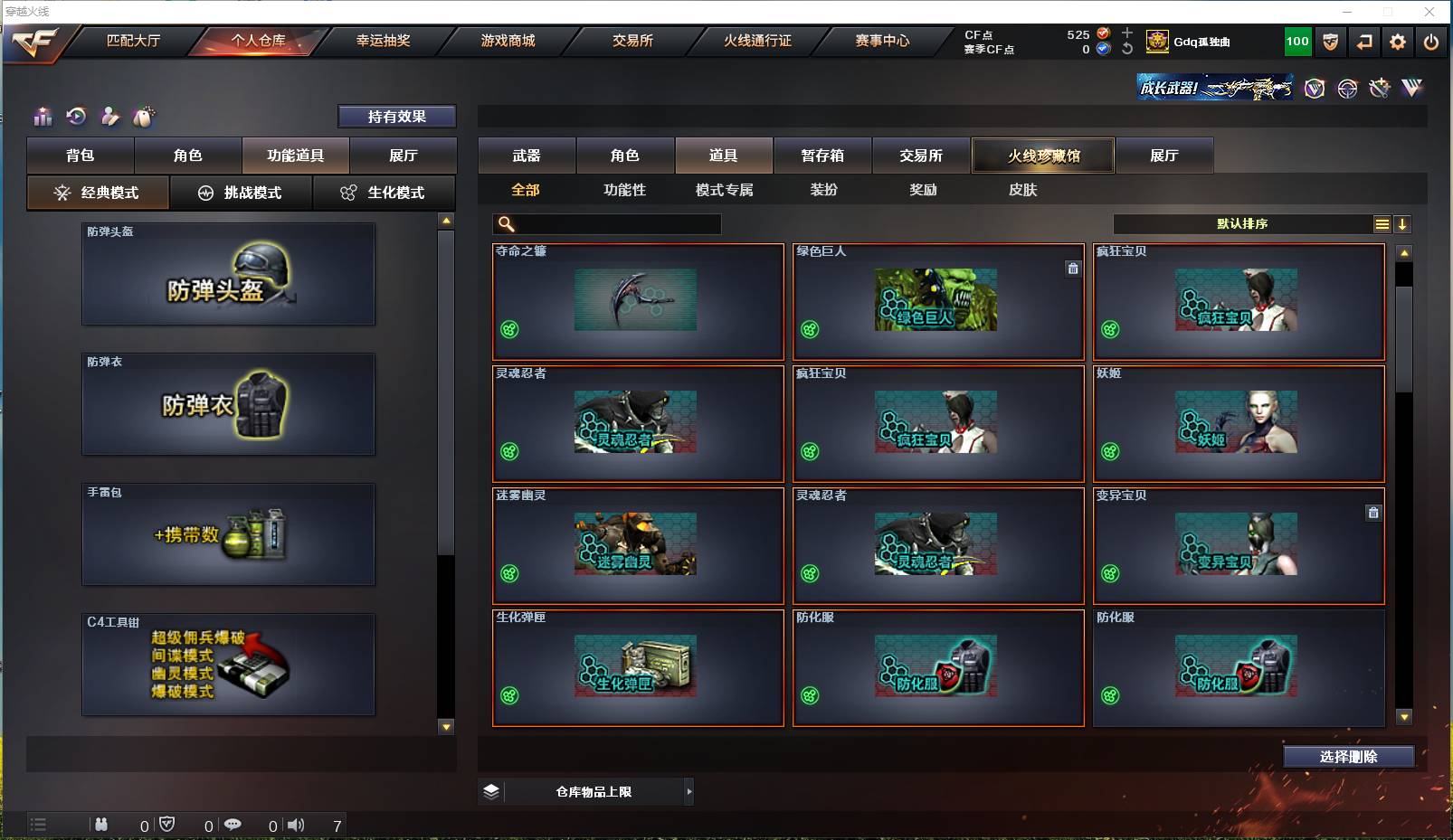Click the crosshair/aim icon in top-right banner row

pos(1347,89)
